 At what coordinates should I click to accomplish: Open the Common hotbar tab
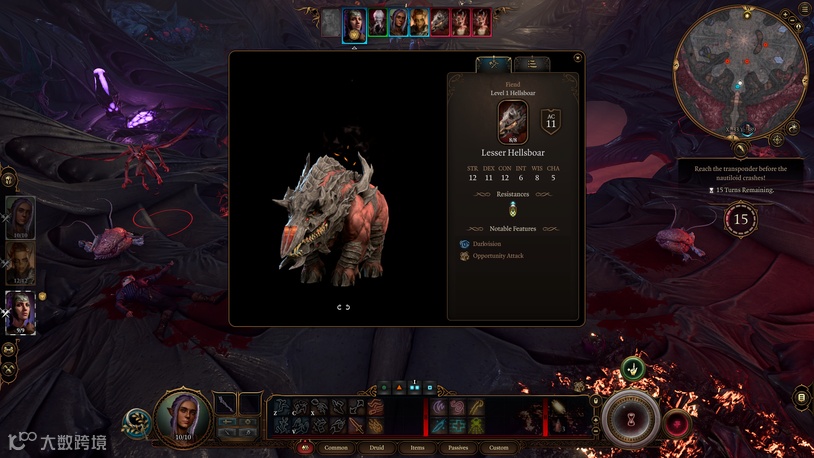click(336, 448)
